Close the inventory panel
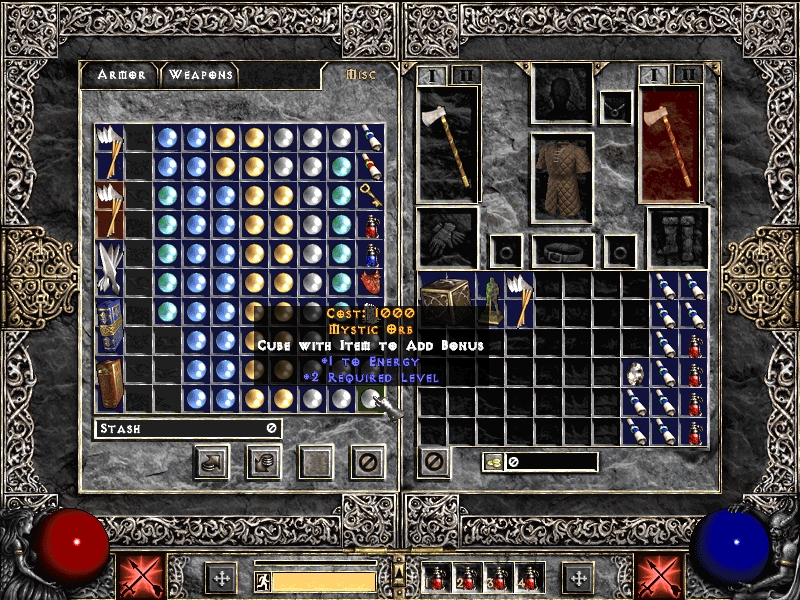 point(433,461)
